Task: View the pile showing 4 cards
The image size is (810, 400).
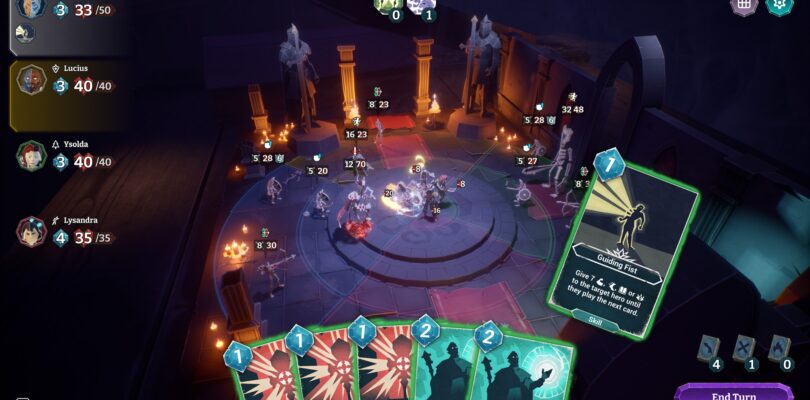Action: (x=709, y=347)
